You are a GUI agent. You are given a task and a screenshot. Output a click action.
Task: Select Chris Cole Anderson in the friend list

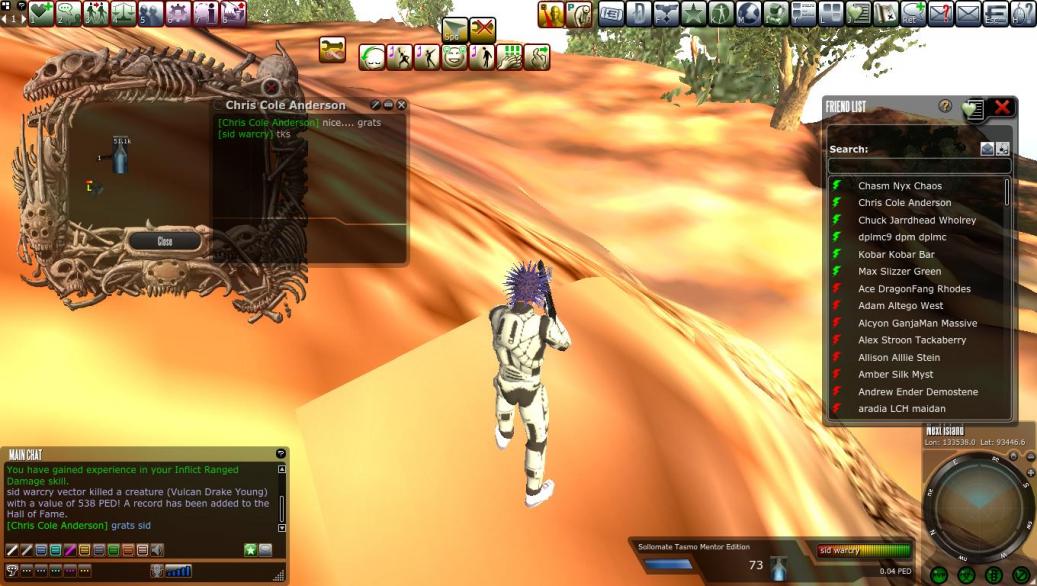904,203
